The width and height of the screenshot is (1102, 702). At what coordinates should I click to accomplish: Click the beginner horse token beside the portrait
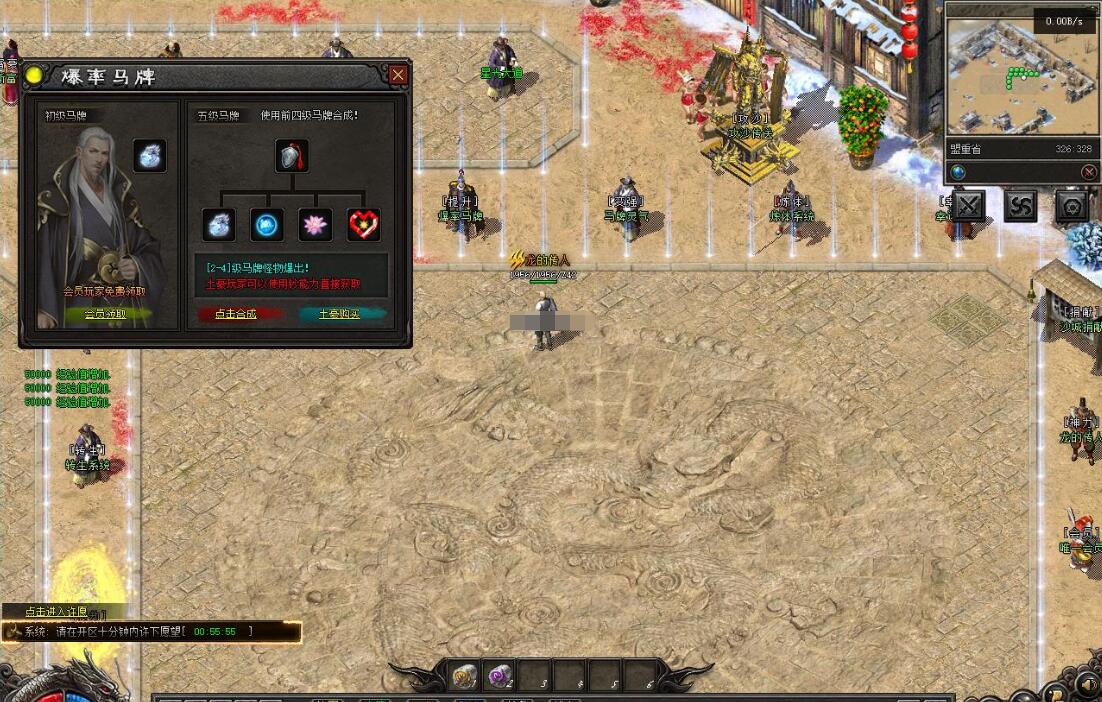pos(150,156)
